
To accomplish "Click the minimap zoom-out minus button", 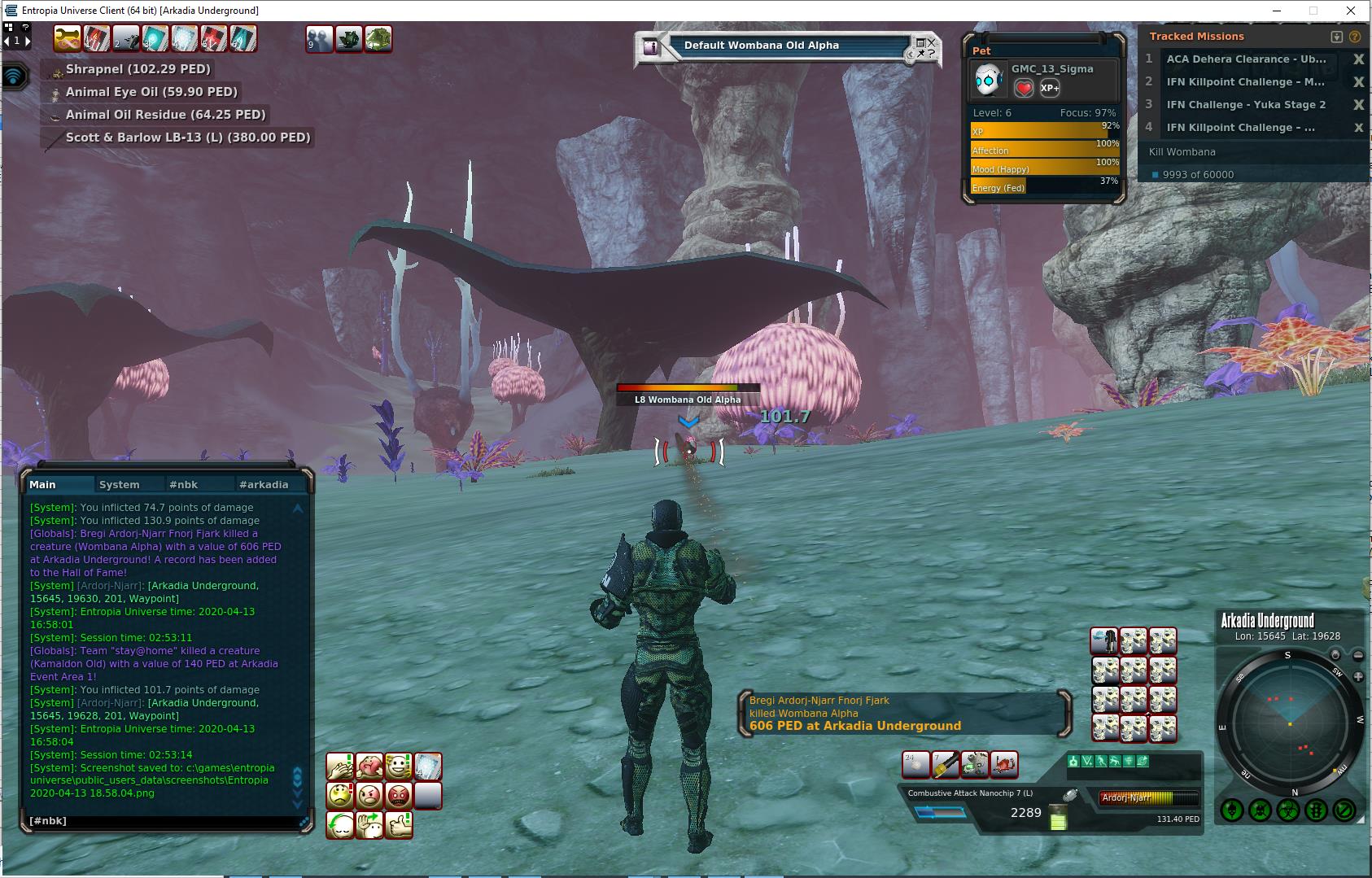I will [x=1357, y=655].
